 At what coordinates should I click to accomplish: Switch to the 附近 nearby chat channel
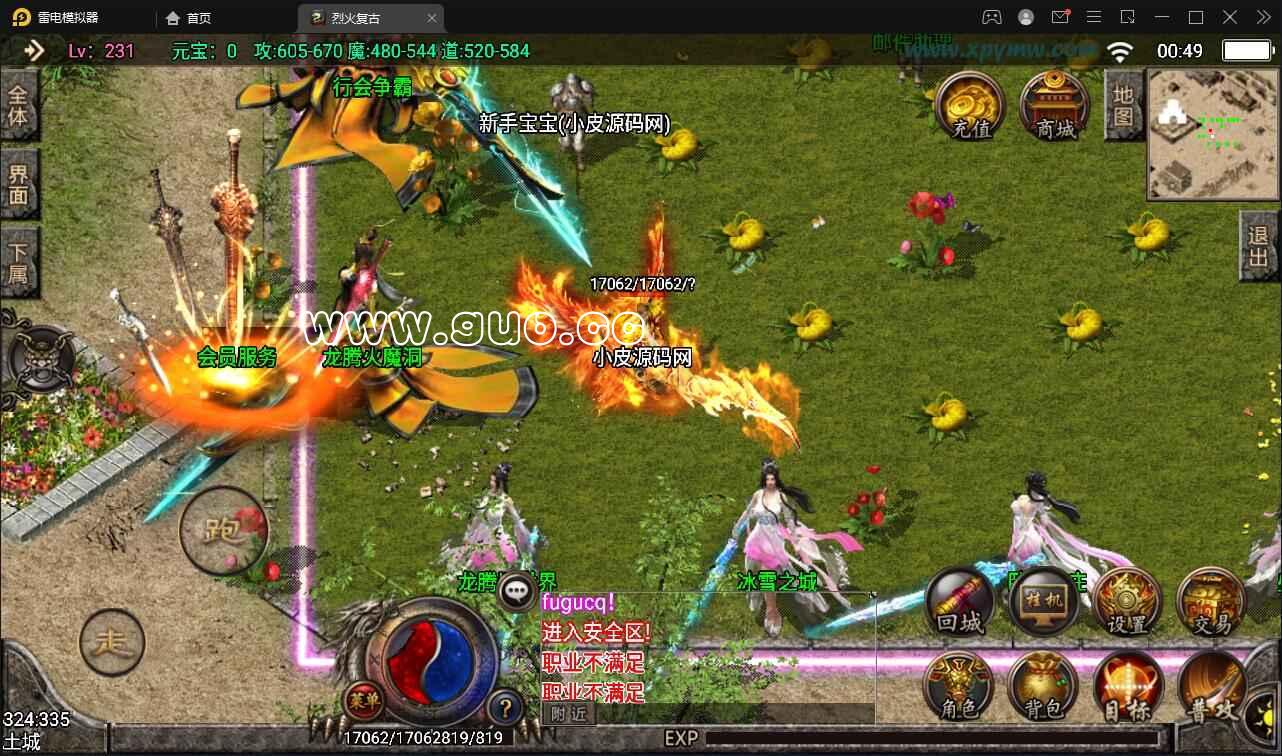pos(568,713)
